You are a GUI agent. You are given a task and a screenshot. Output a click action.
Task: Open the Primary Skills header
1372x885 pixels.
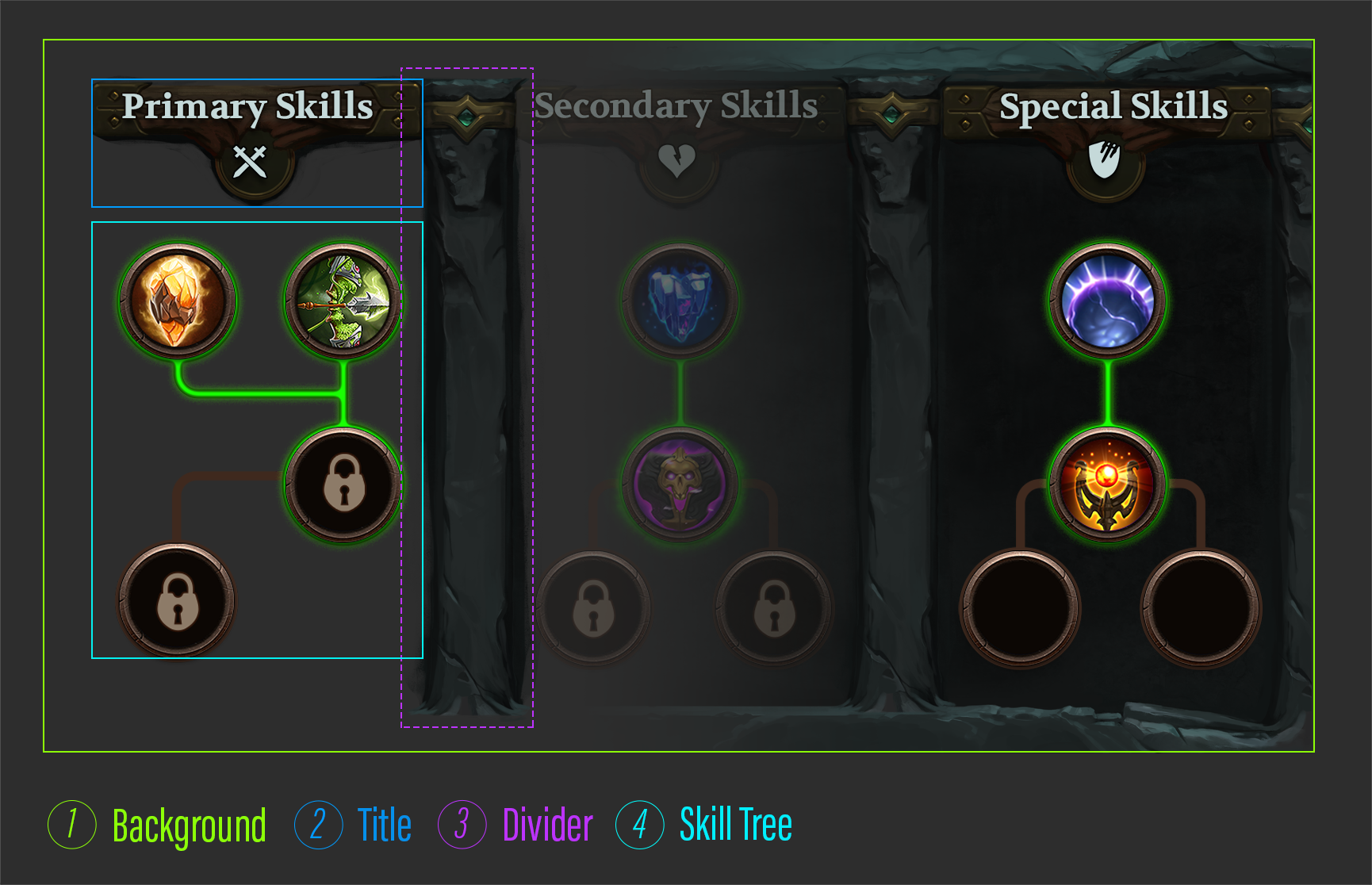pyautogui.click(x=247, y=106)
